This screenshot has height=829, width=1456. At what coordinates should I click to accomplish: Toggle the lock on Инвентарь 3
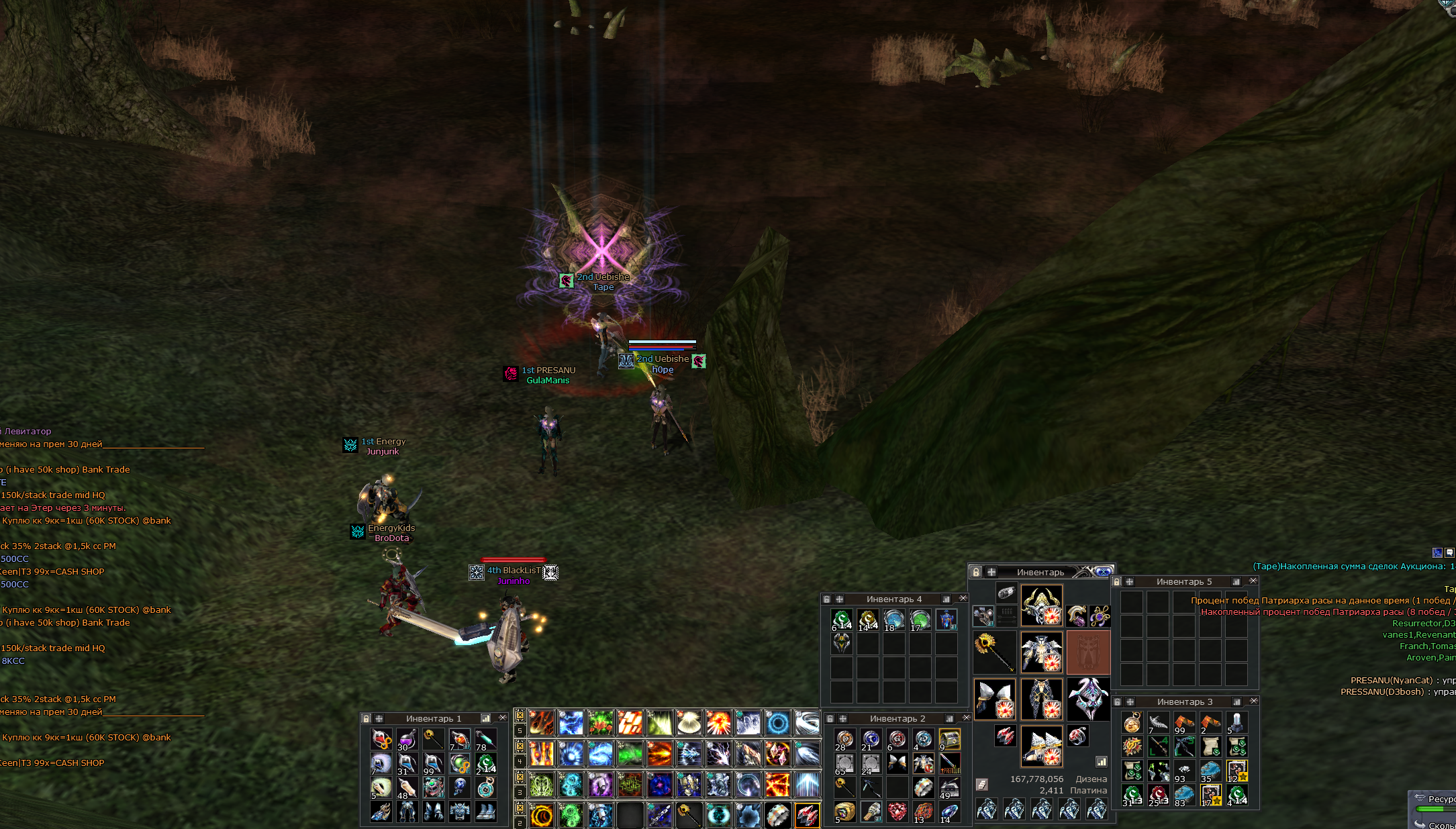click(x=1117, y=701)
